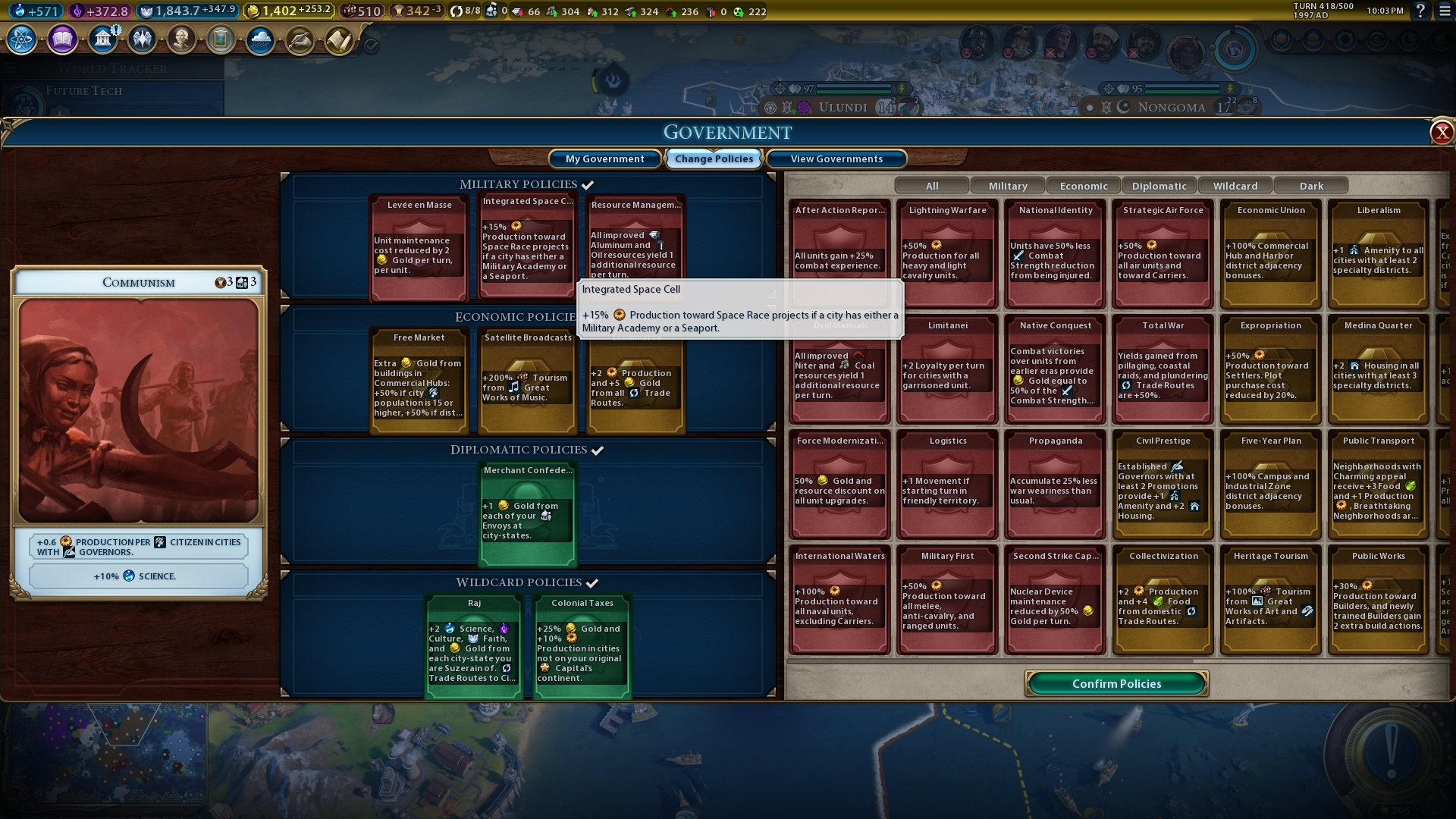
Task: Confirm the selected policies
Action: tap(1116, 683)
